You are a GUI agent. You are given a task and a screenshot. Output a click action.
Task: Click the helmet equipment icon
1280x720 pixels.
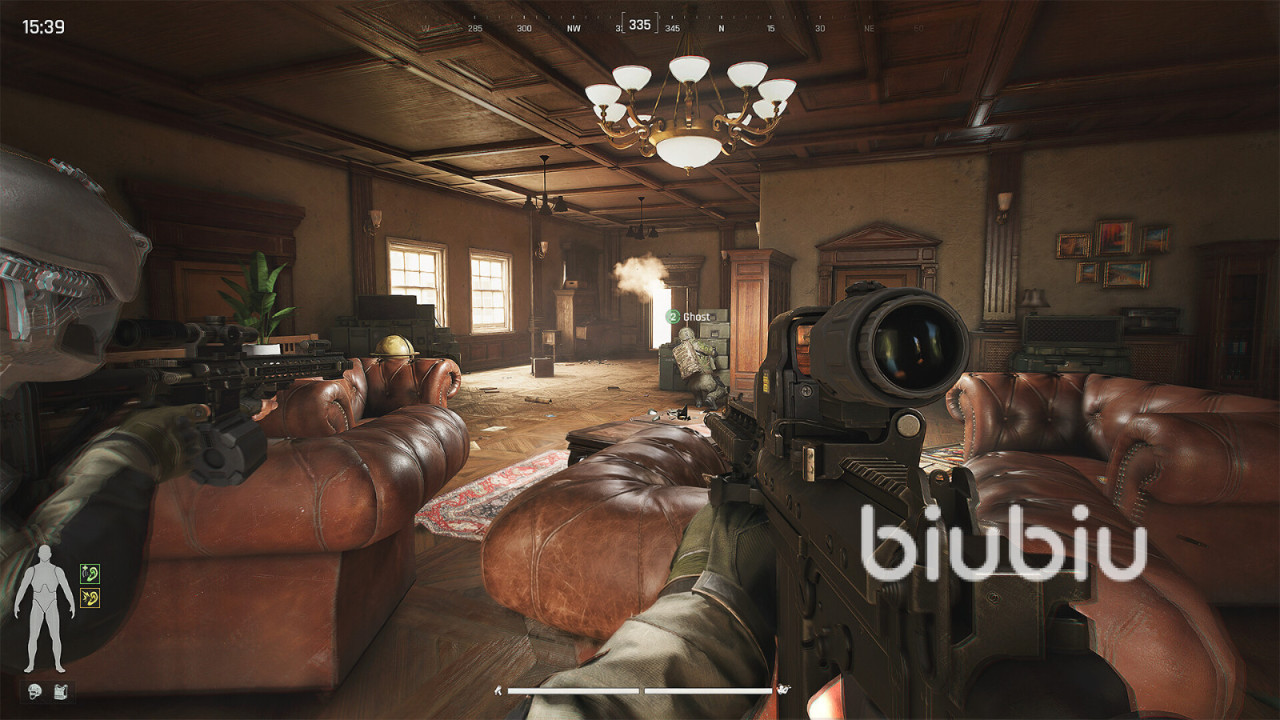[34, 691]
